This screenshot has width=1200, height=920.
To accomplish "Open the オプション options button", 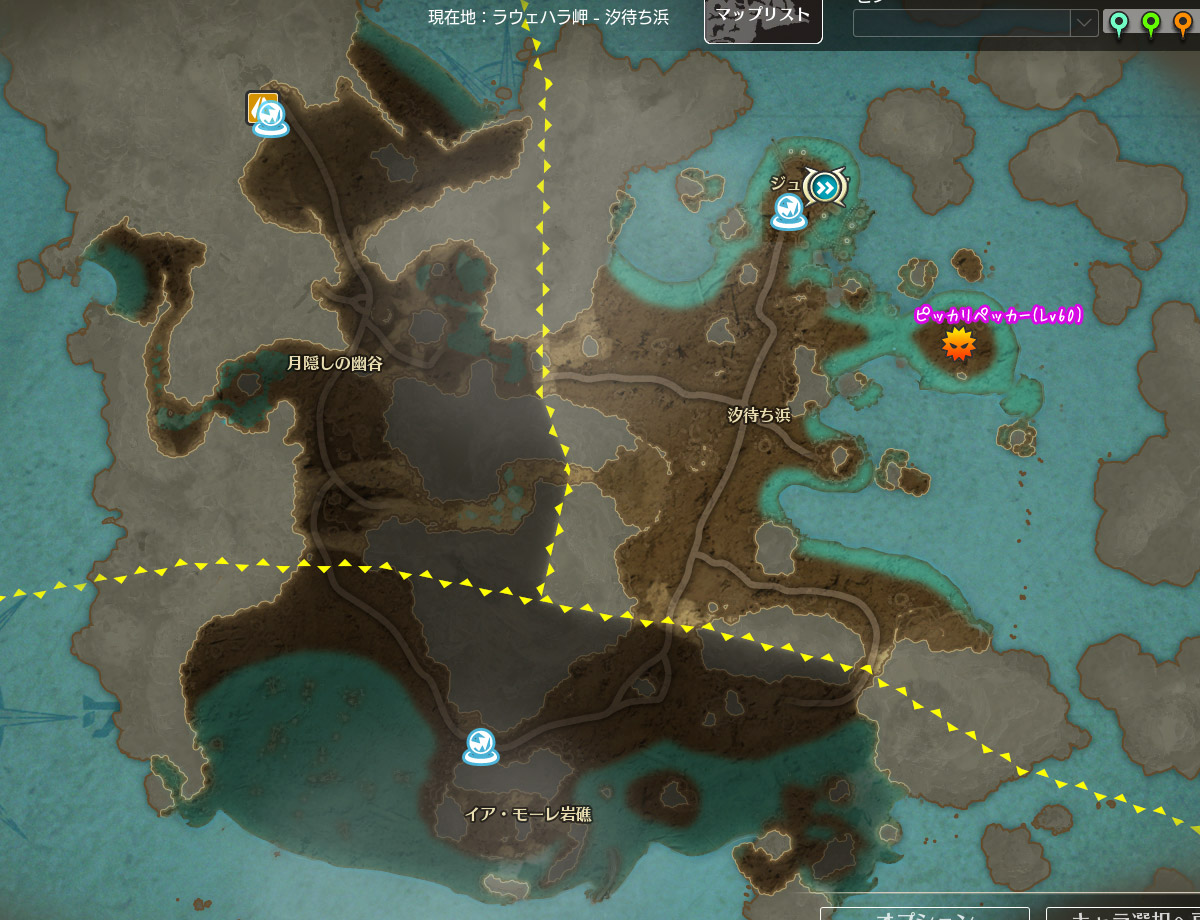I will (925, 913).
